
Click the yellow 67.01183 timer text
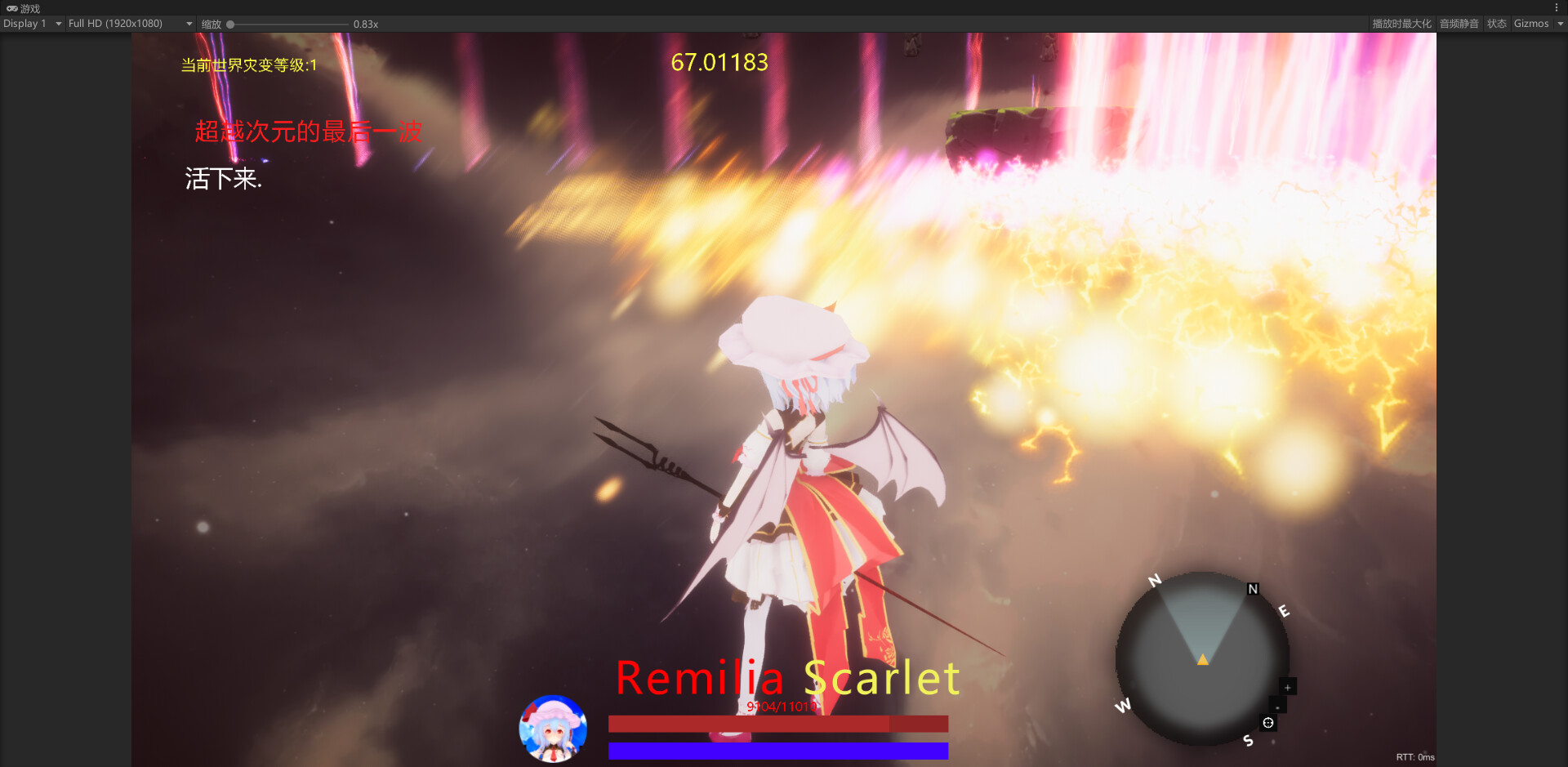[x=719, y=62]
